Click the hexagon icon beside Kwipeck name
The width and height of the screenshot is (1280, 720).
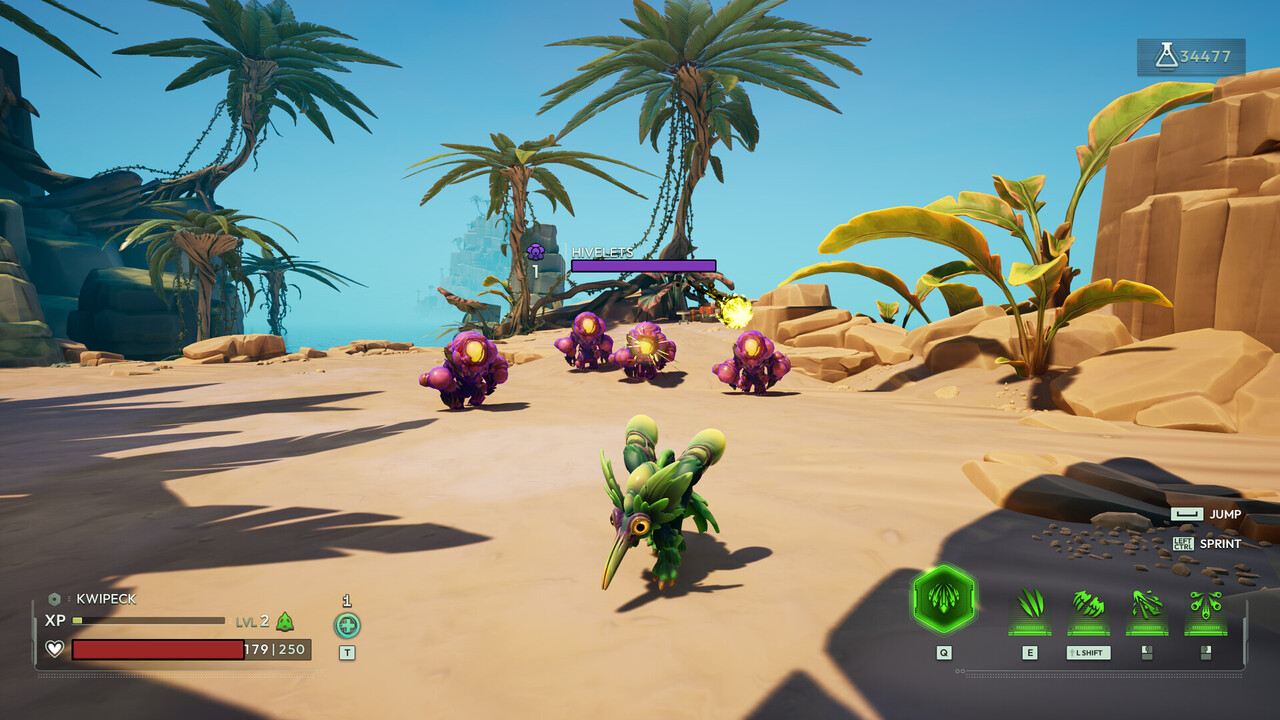pyautogui.click(x=54, y=599)
